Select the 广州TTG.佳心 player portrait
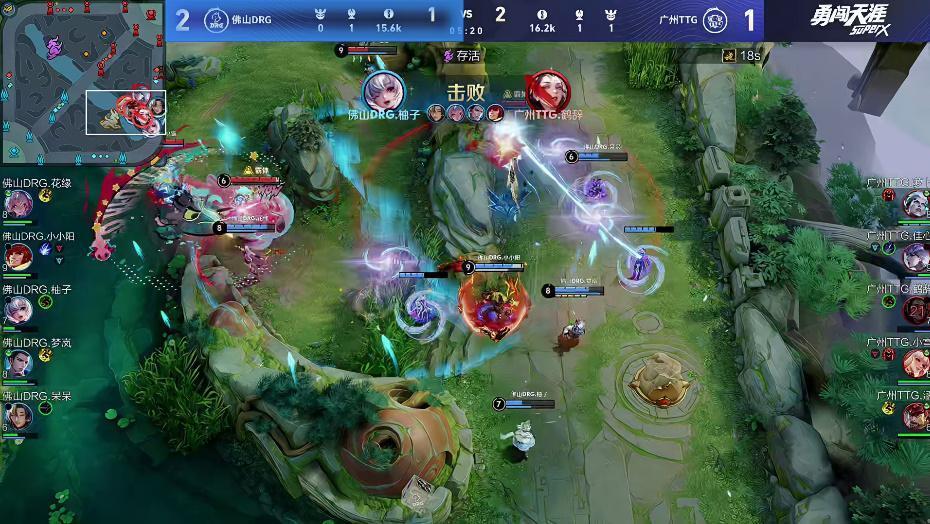Viewport: 930px width, 524px height. click(x=914, y=257)
